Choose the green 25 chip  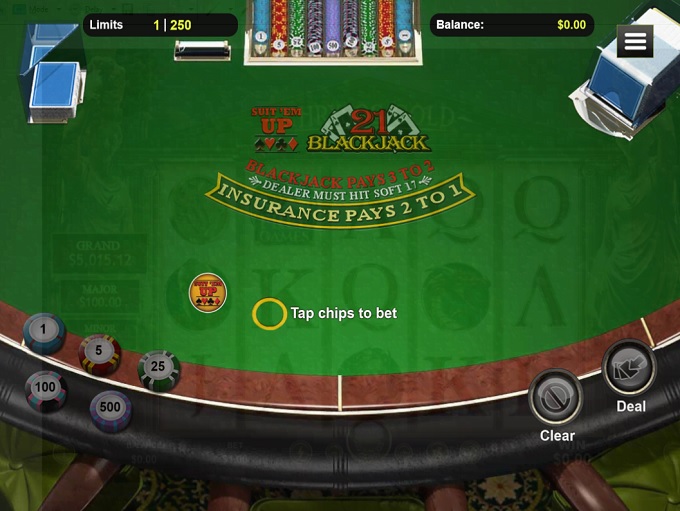tap(158, 369)
